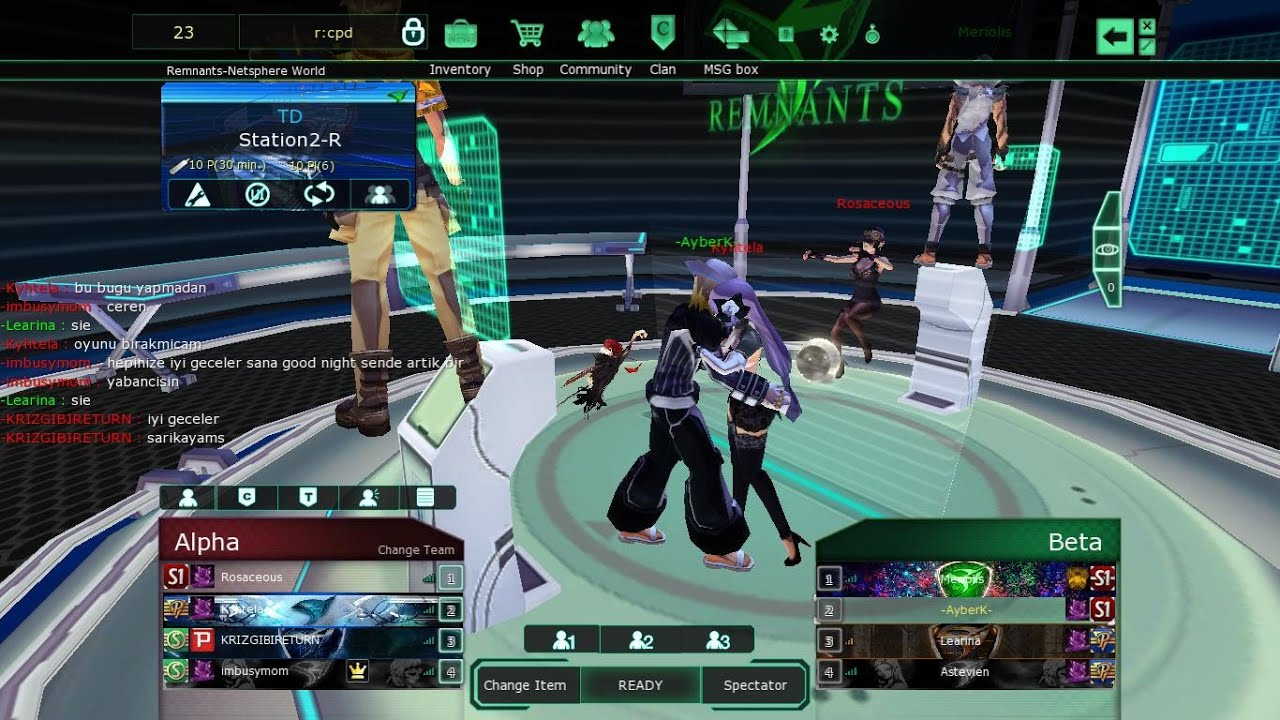Click the room swap arrows icon
The width and height of the screenshot is (1280, 720).
(319, 194)
